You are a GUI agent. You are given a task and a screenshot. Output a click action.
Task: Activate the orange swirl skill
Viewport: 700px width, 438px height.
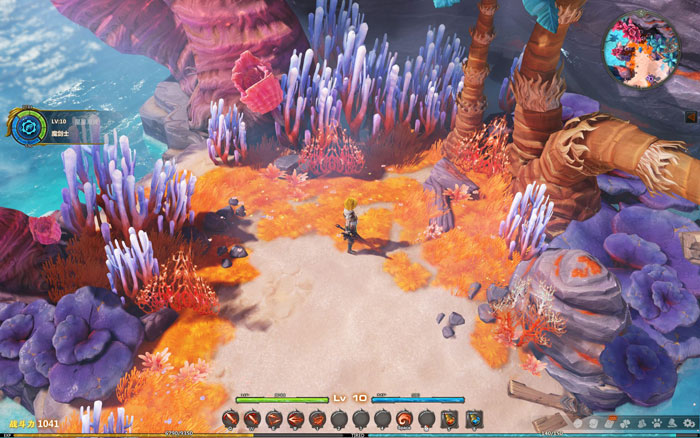pyautogui.click(x=405, y=419)
